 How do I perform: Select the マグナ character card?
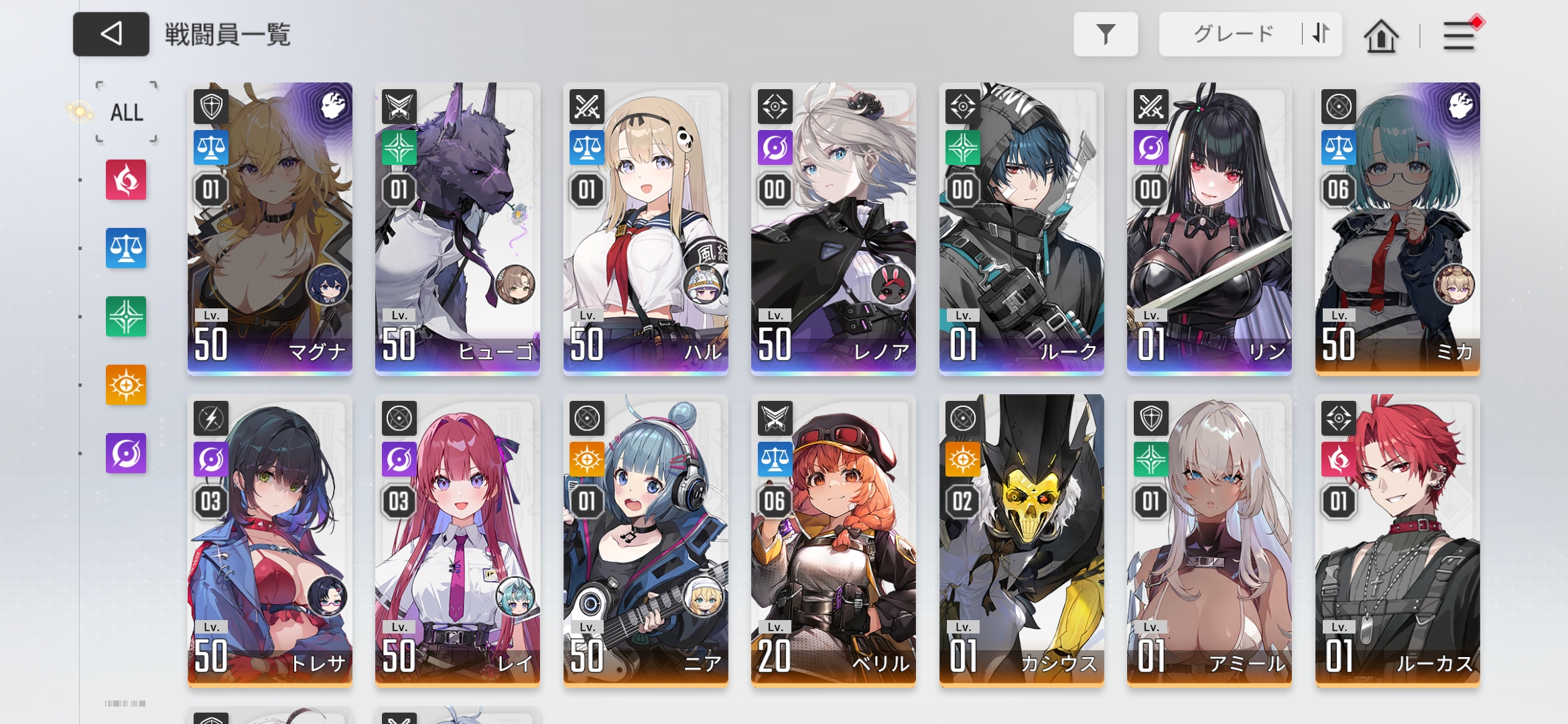[270, 228]
